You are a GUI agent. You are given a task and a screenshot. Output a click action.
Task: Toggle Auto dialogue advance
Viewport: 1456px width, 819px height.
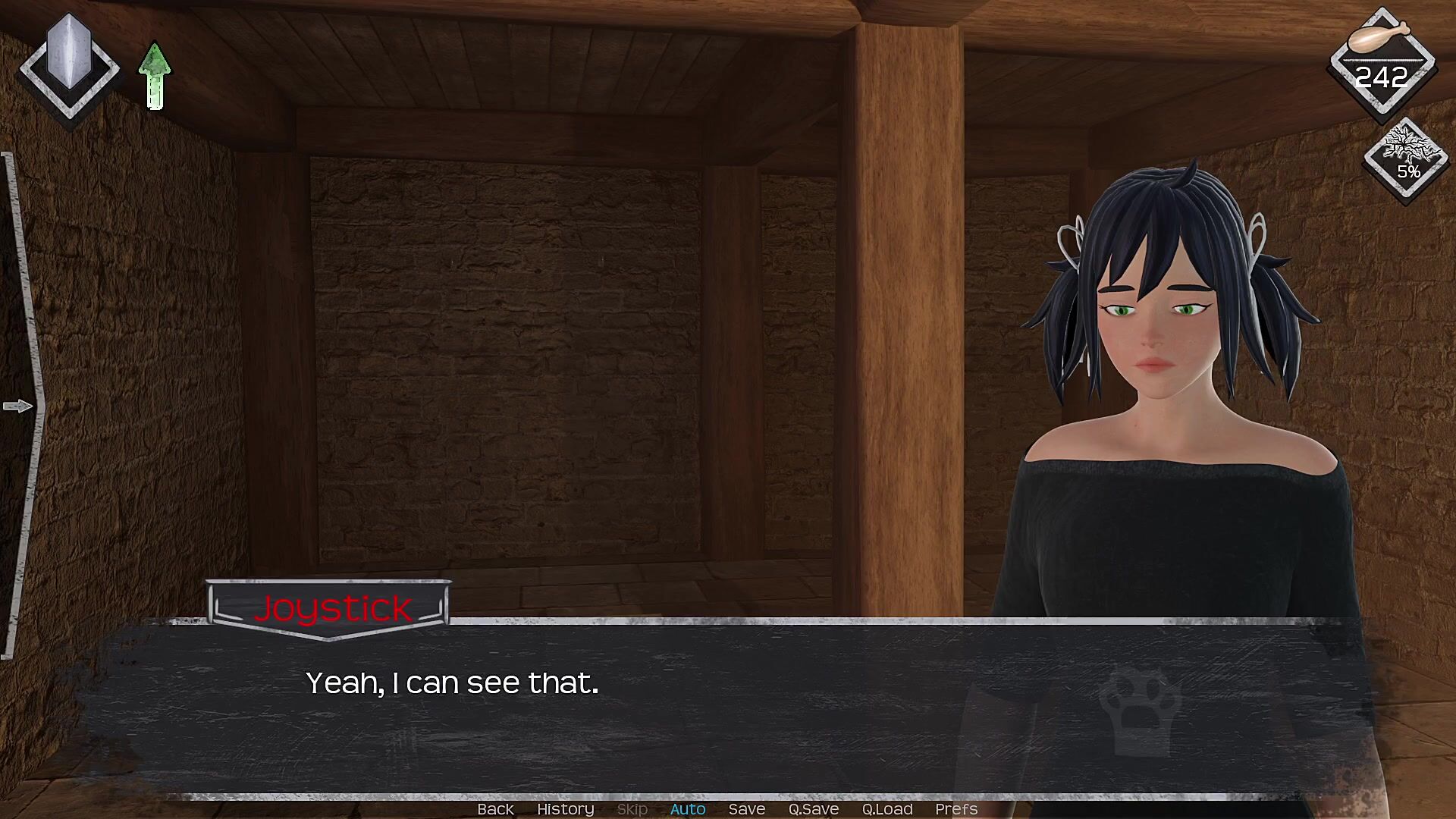687,809
